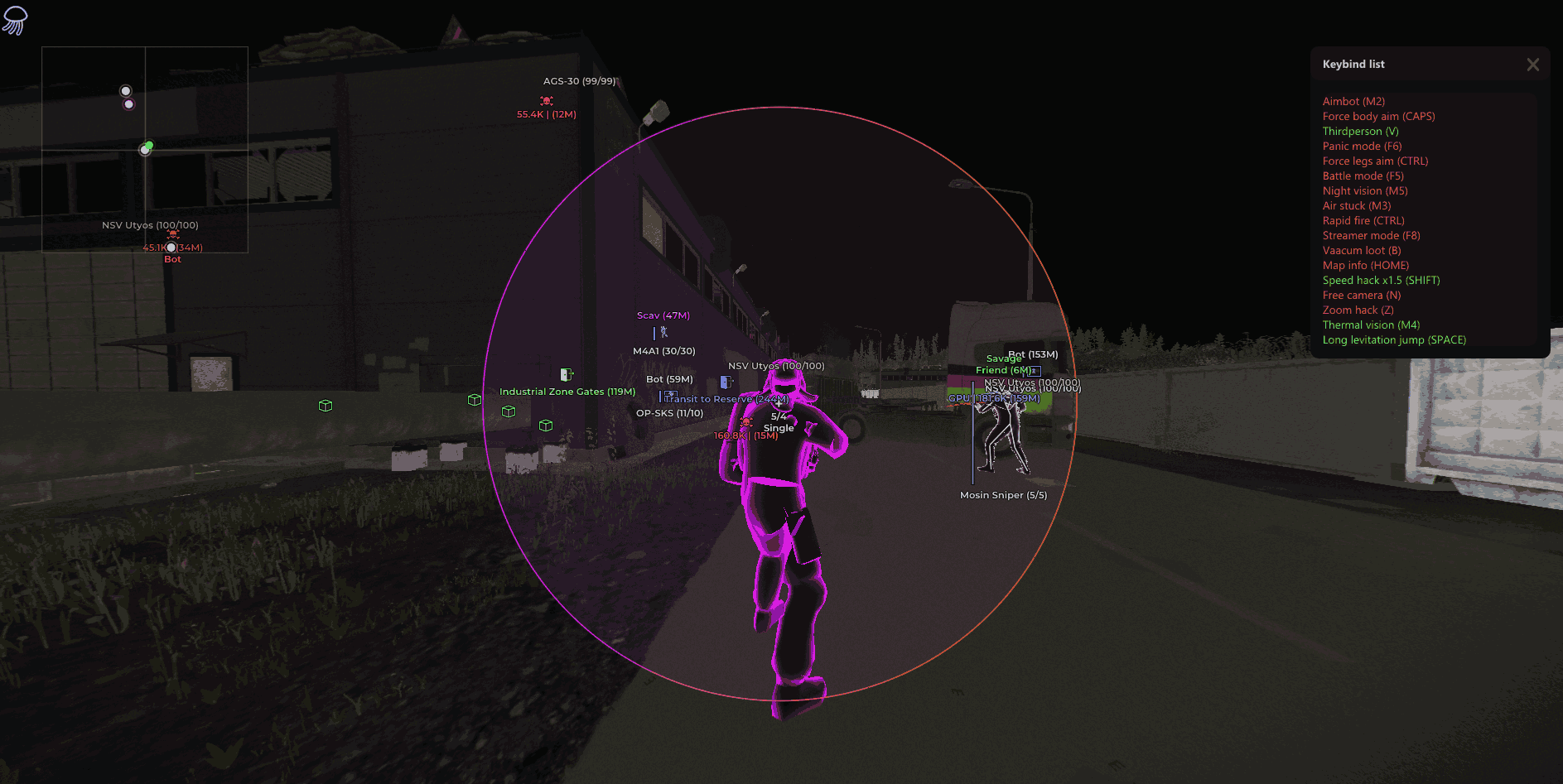
Task: Click the Mosin Sniper health bar
Action: pos(973,430)
